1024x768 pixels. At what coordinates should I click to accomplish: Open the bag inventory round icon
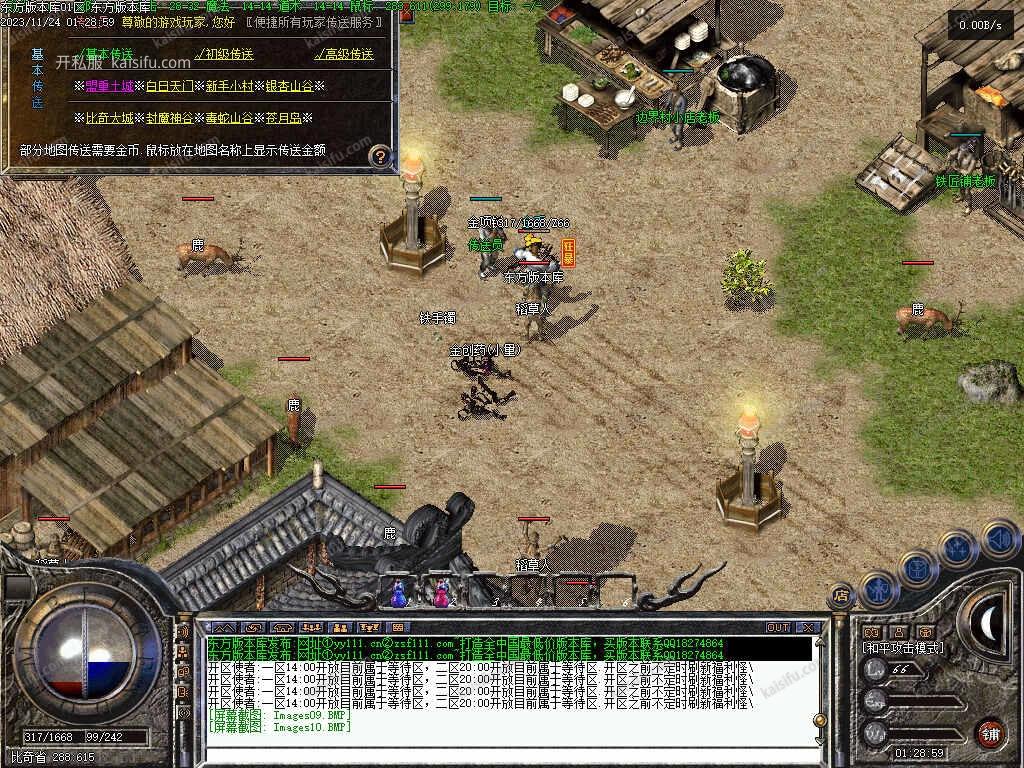point(917,568)
